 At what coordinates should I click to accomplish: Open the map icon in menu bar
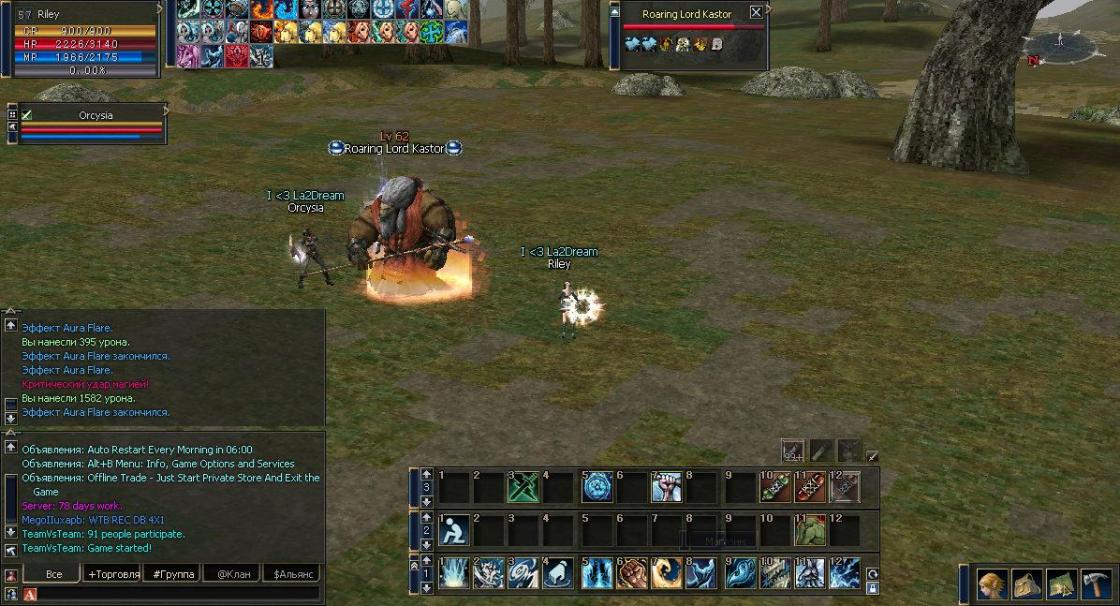tap(1062, 584)
